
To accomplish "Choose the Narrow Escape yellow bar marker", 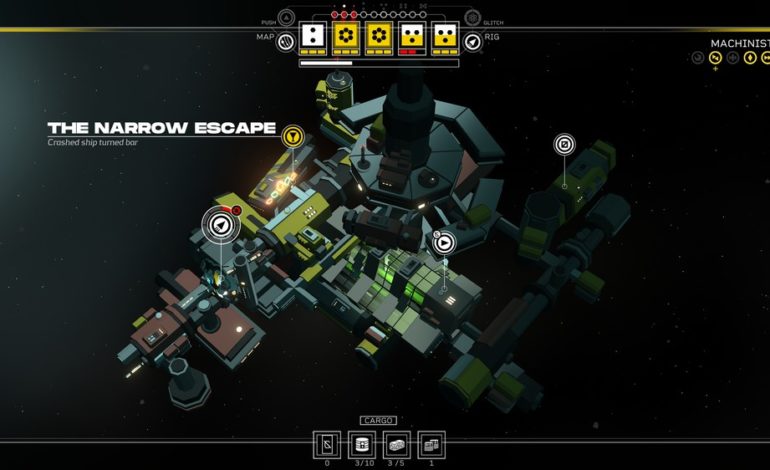I will [x=292, y=134].
